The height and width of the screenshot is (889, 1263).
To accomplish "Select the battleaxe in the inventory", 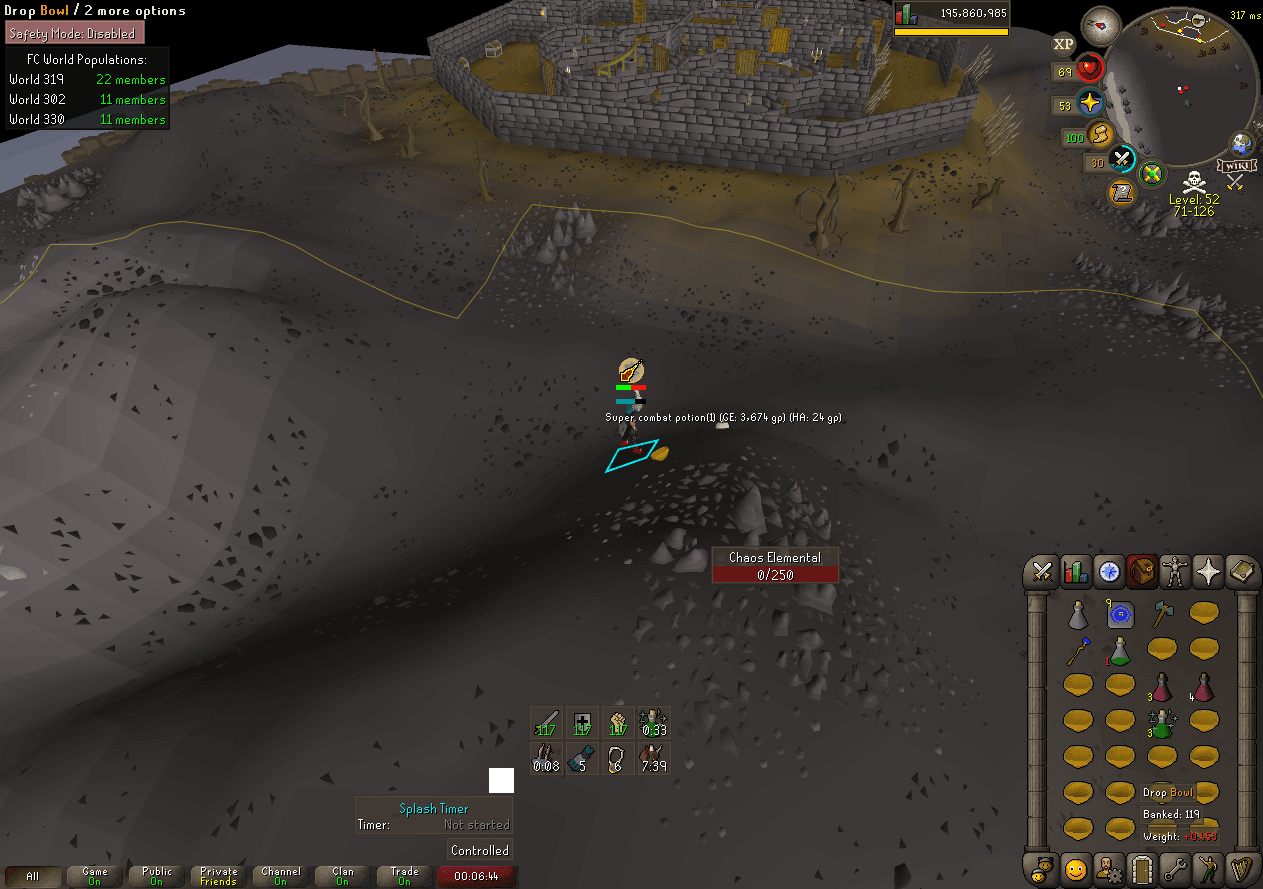I will point(1161,613).
